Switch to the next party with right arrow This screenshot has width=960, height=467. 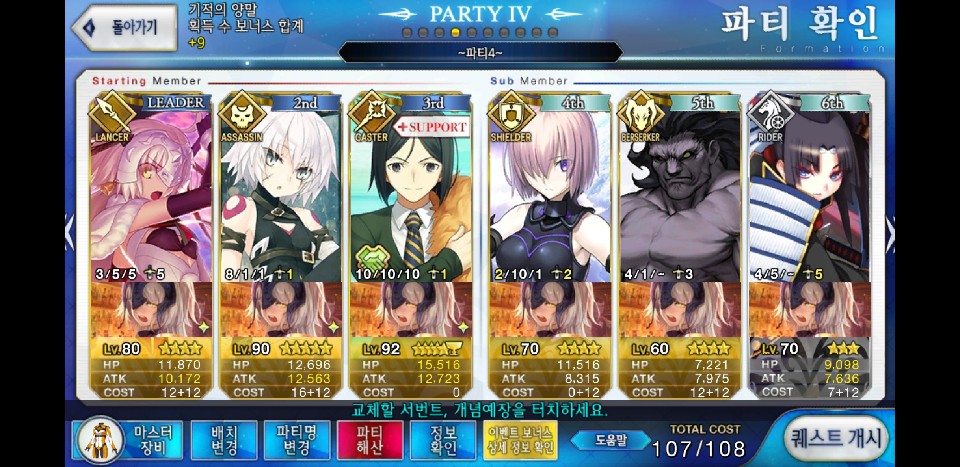(x=889, y=233)
